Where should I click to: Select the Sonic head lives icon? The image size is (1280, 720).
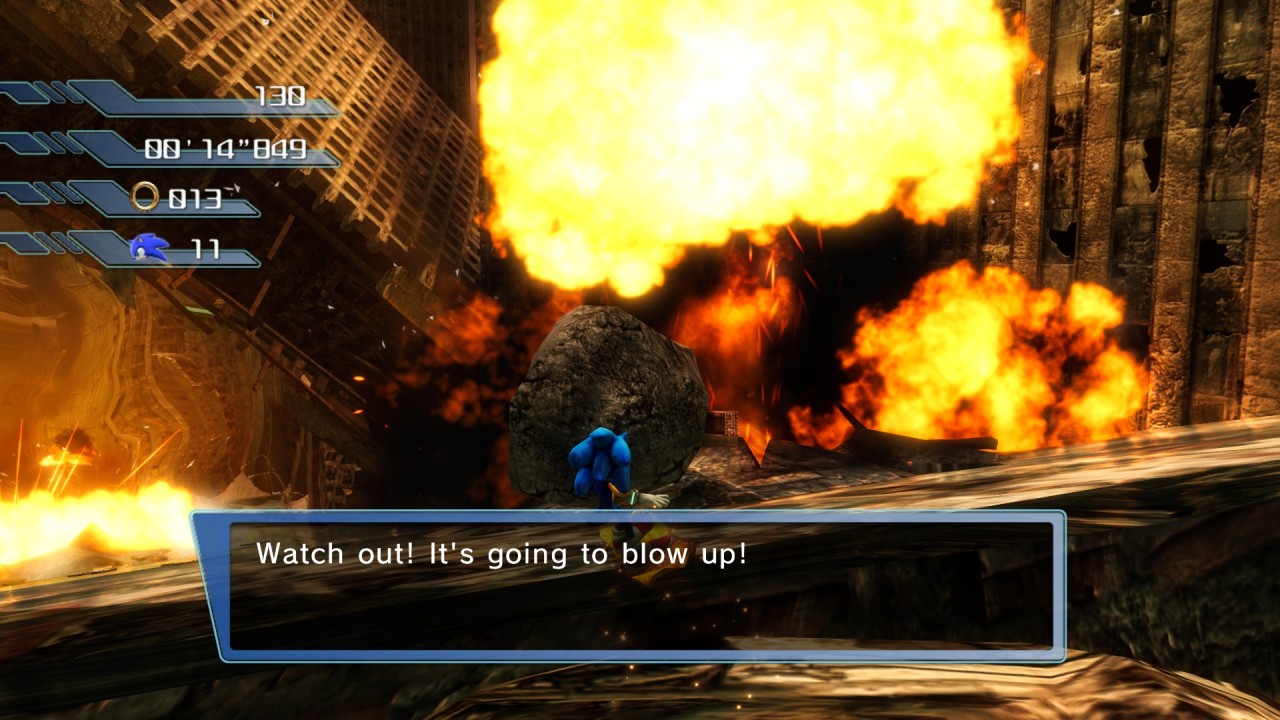(150, 247)
